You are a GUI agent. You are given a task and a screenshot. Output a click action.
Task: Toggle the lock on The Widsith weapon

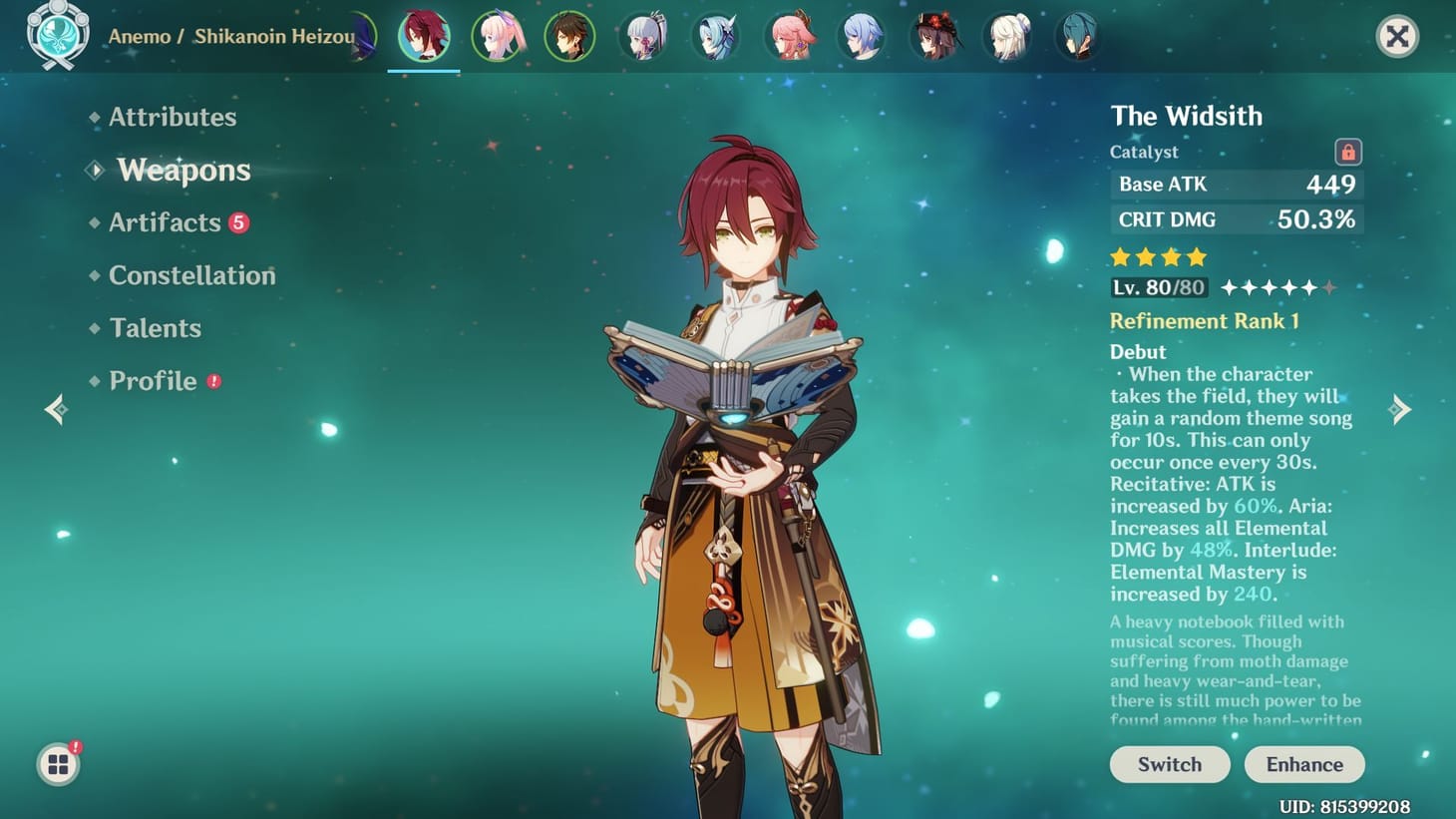point(1348,153)
